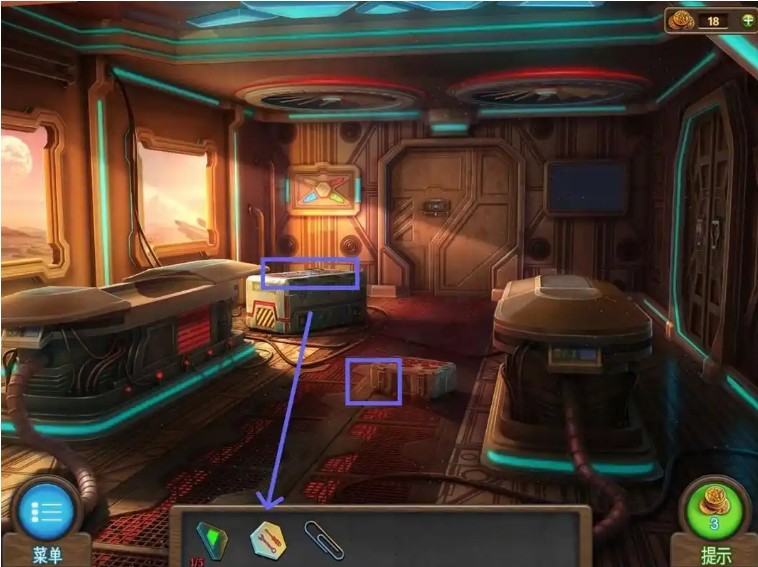Select the green gem inventory item
The width and height of the screenshot is (758, 567).
[x=211, y=538]
